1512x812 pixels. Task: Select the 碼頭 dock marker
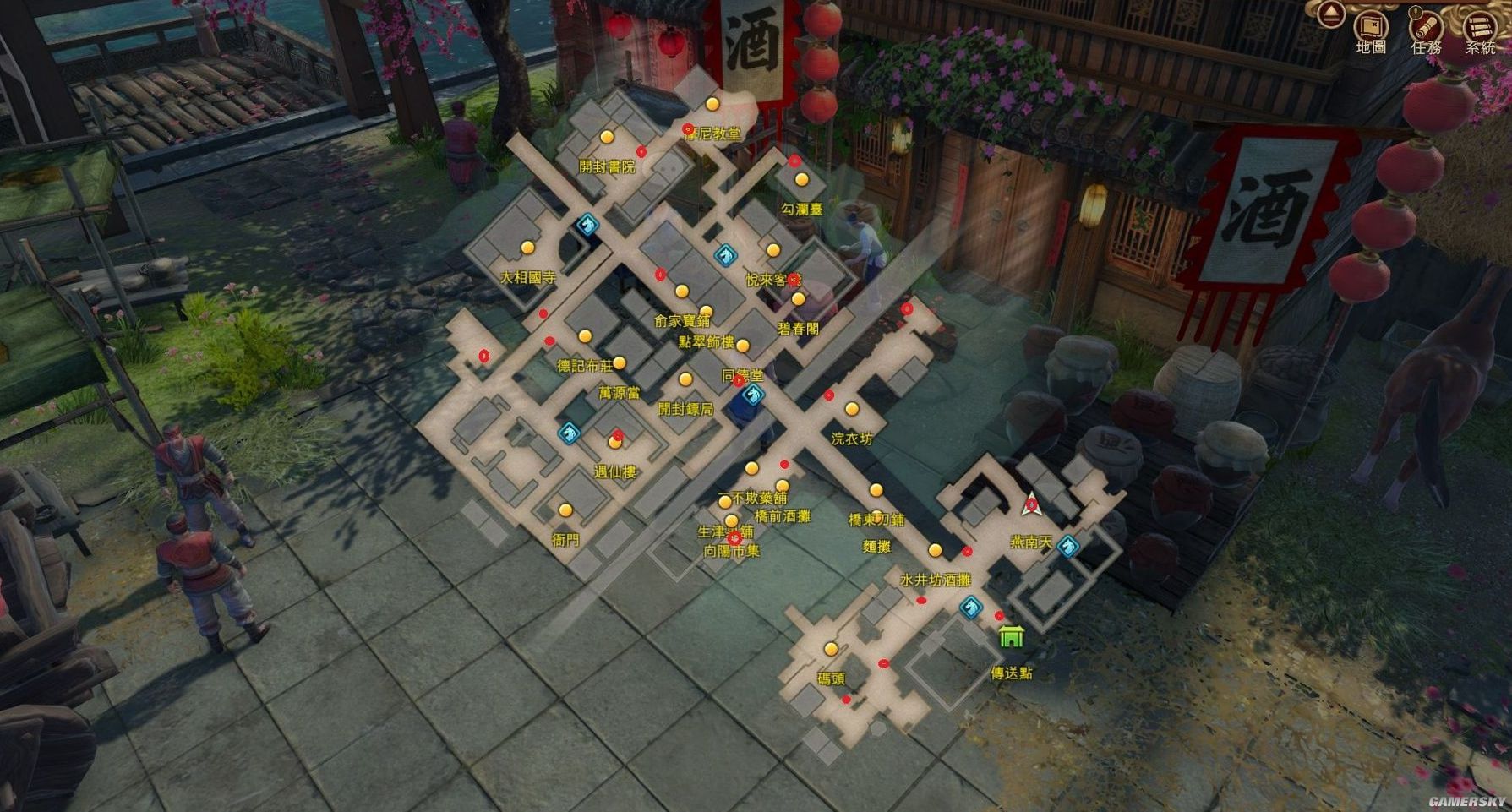pos(831,649)
